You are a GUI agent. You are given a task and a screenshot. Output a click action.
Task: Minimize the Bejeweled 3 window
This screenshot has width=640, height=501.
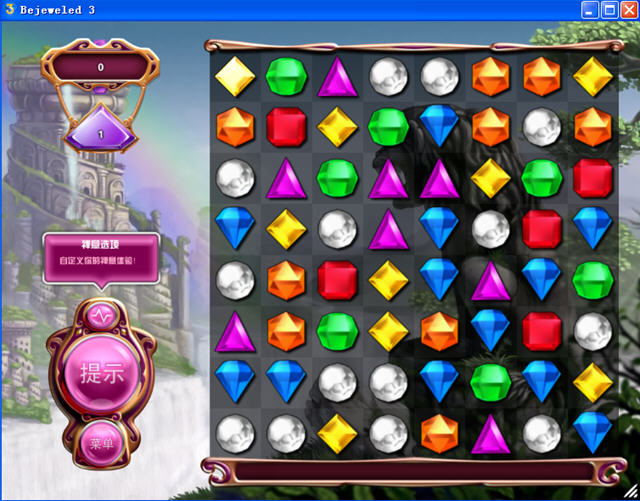click(x=590, y=10)
